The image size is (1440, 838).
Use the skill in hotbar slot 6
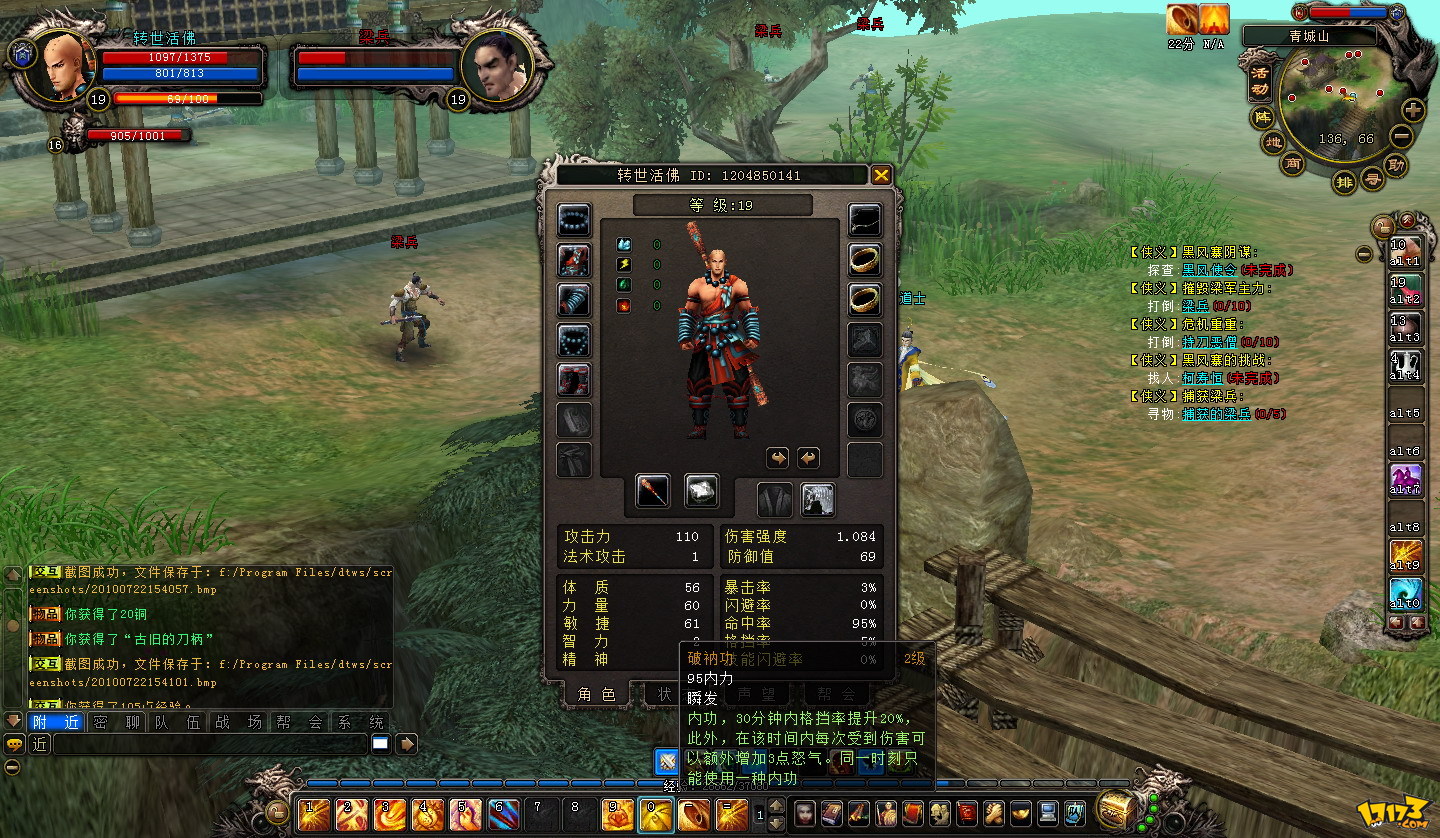[x=503, y=814]
